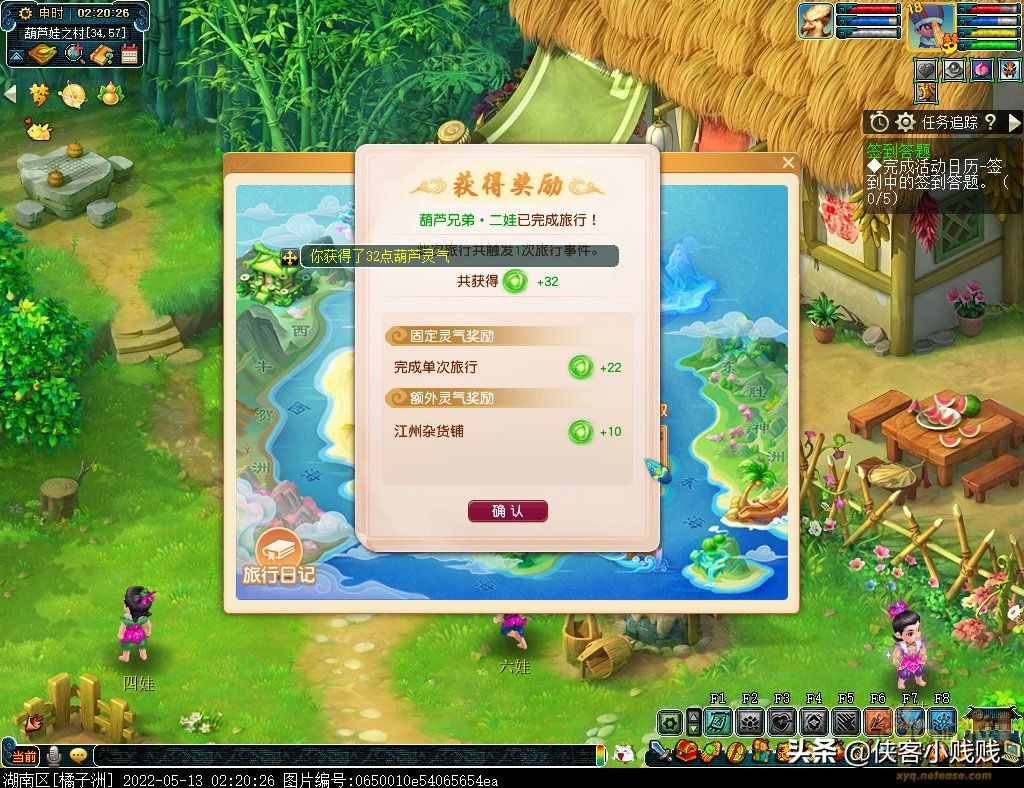The image size is (1024, 788).
Task: Open the 旅行日记 travel diary
Action: tap(278, 558)
